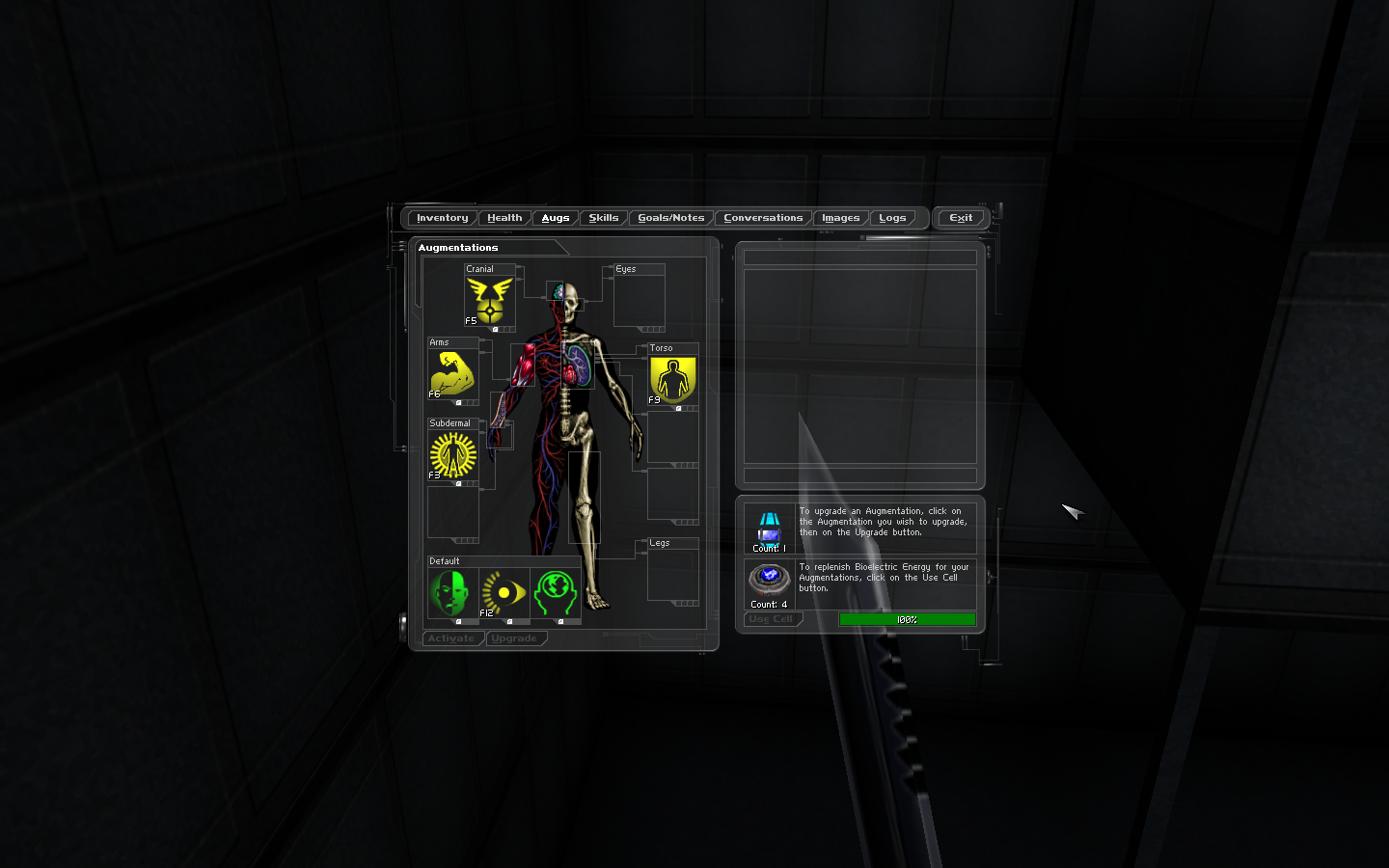The image size is (1389, 868).
Task: Select the green face Default augmentation
Action: pyautogui.click(x=452, y=593)
